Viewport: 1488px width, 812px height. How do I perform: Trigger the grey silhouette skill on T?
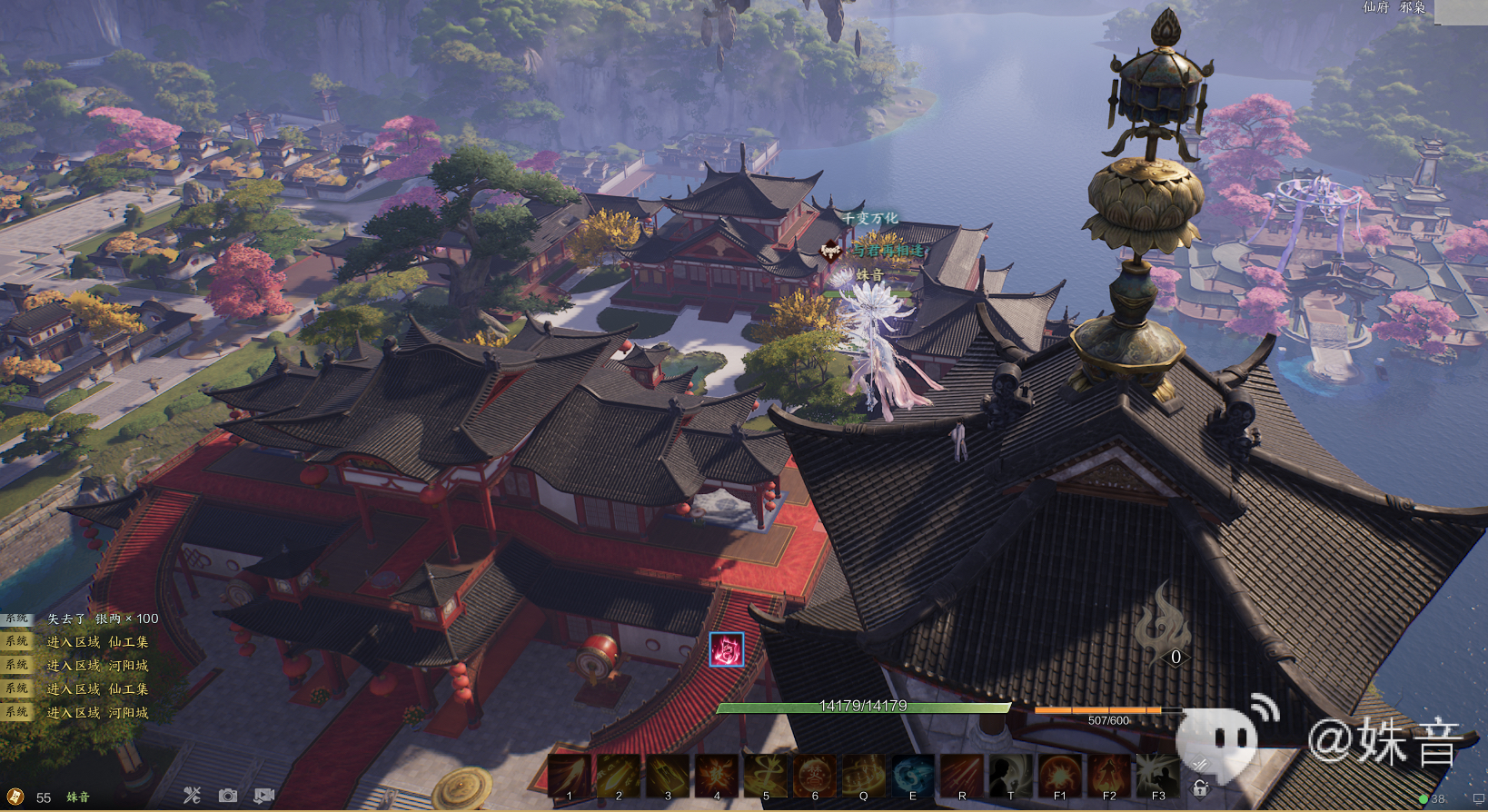(1011, 777)
